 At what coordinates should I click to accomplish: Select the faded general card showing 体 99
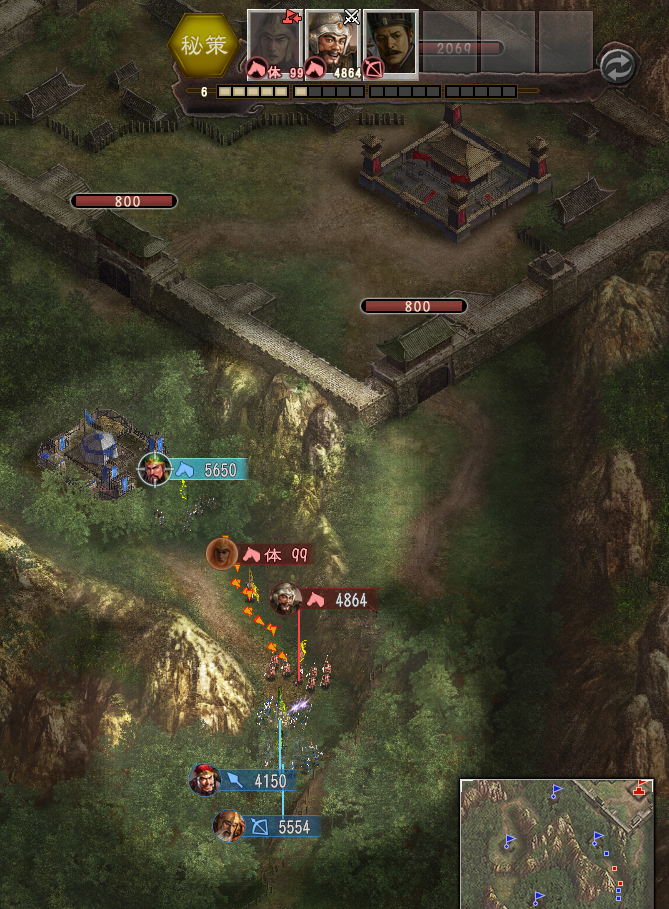[x=275, y=44]
